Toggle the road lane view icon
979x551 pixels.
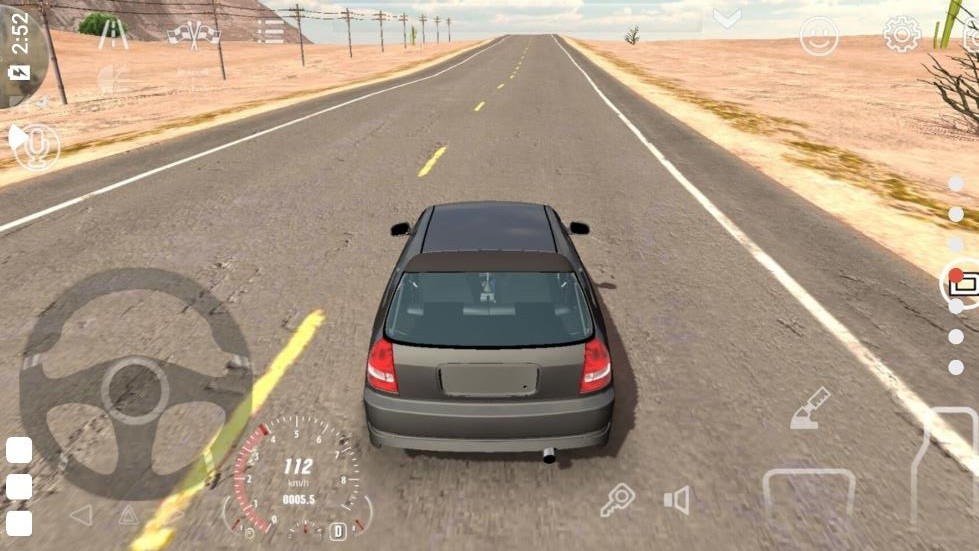(113, 34)
